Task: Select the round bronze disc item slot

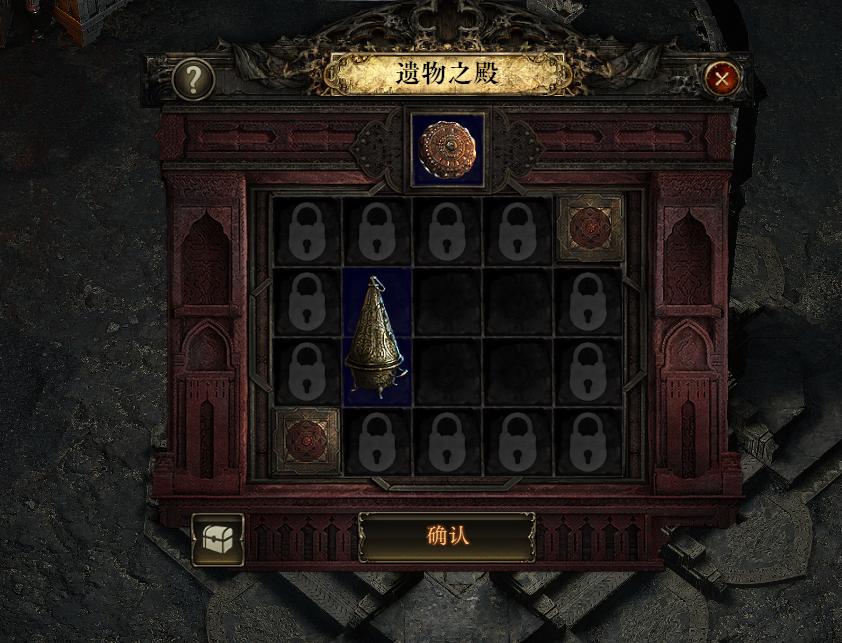Action: (x=447, y=150)
